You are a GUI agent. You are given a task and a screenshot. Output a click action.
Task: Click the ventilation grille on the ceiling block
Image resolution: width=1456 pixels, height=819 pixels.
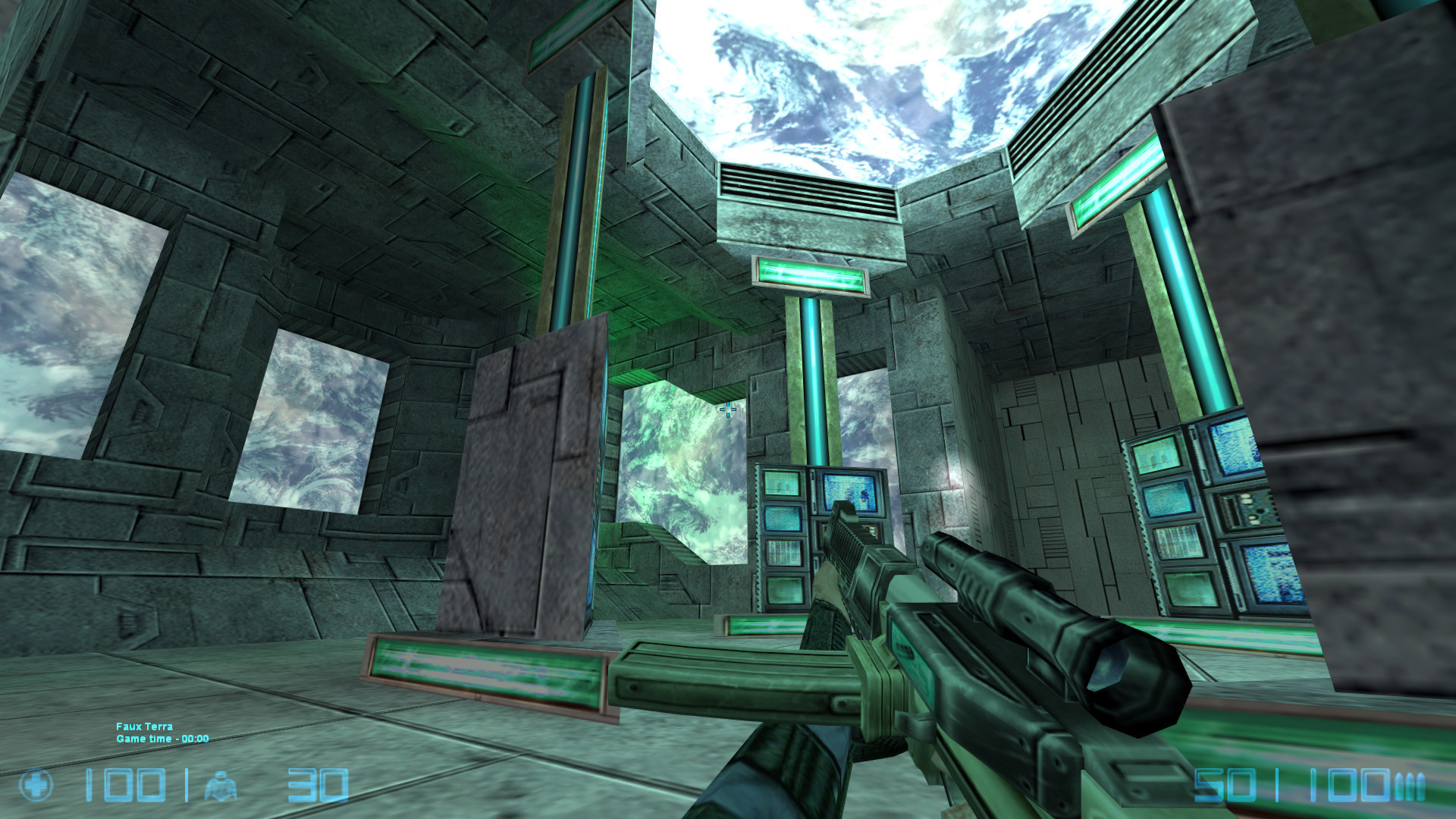(804, 186)
